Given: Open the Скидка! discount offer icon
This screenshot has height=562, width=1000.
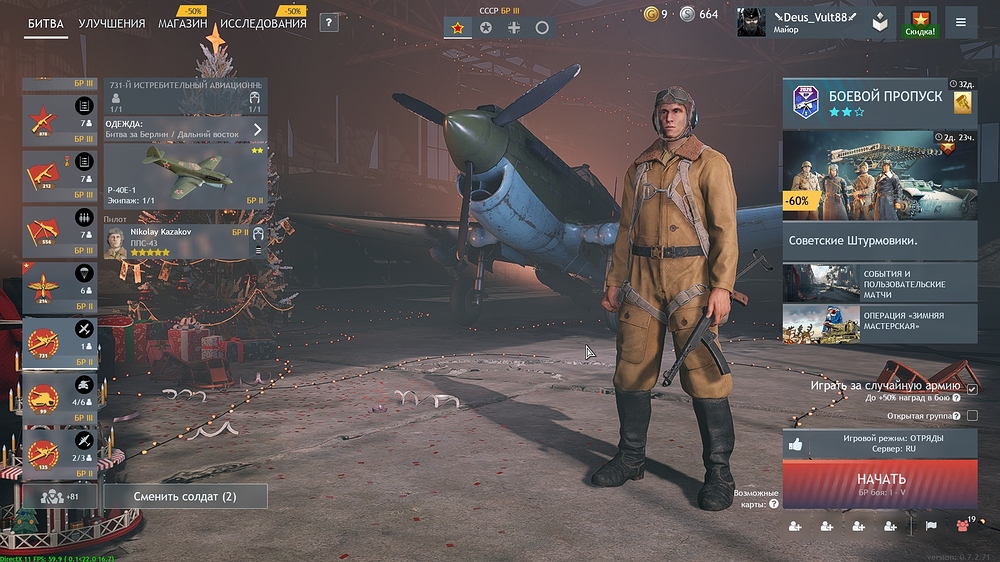Looking at the screenshot, I should [920, 22].
